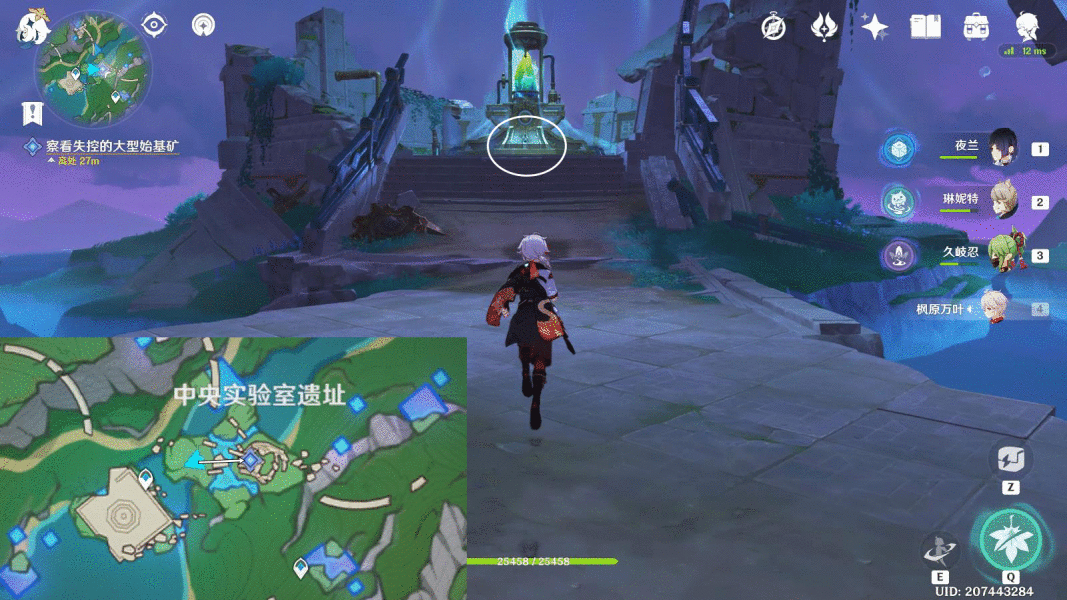Viewport: 1067px width, 600px height.
Task: Use the gadget button labeled Z
Action: tap(1010, 460)
